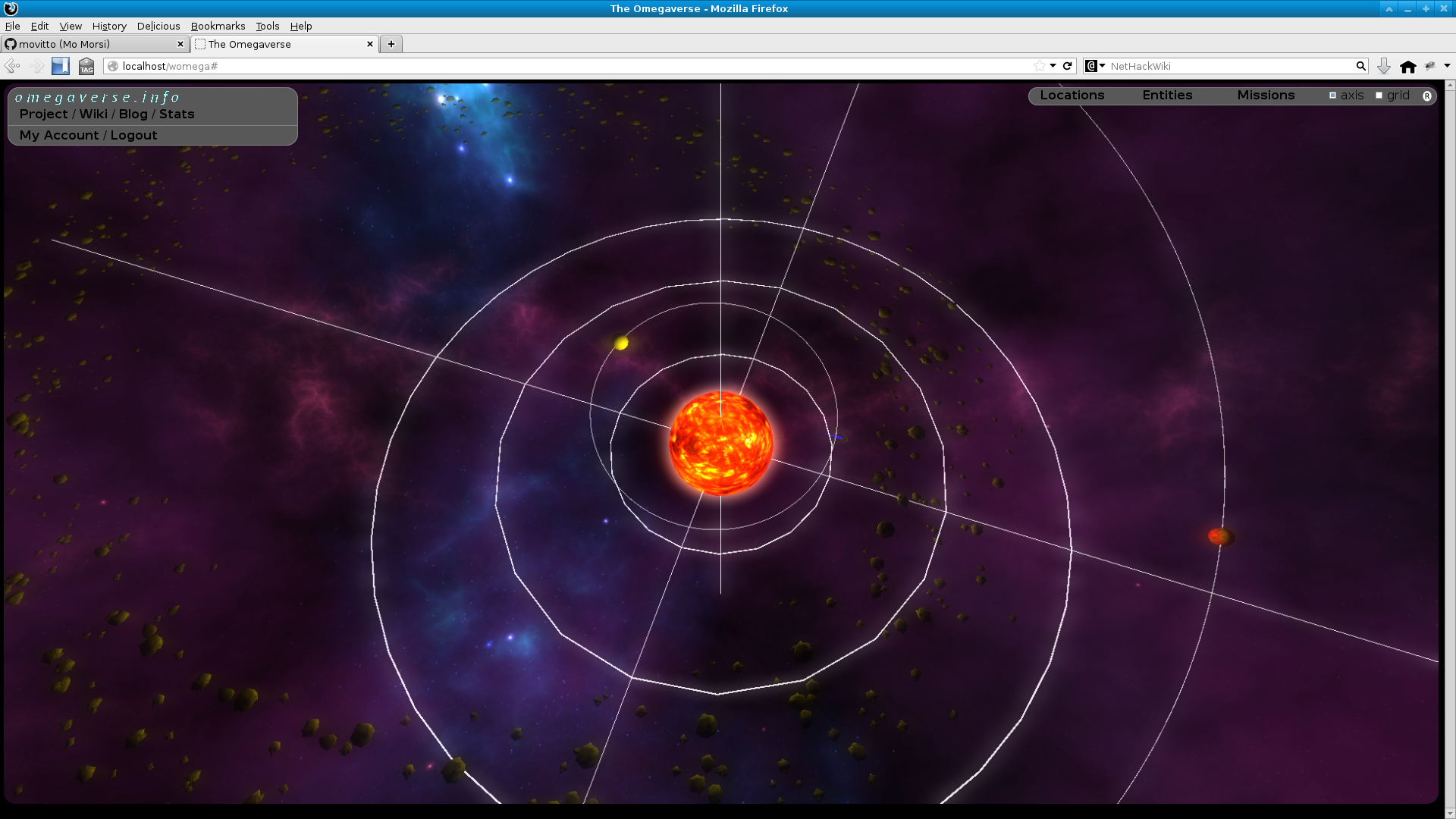Reload the current page

[x=1068, y=66]
